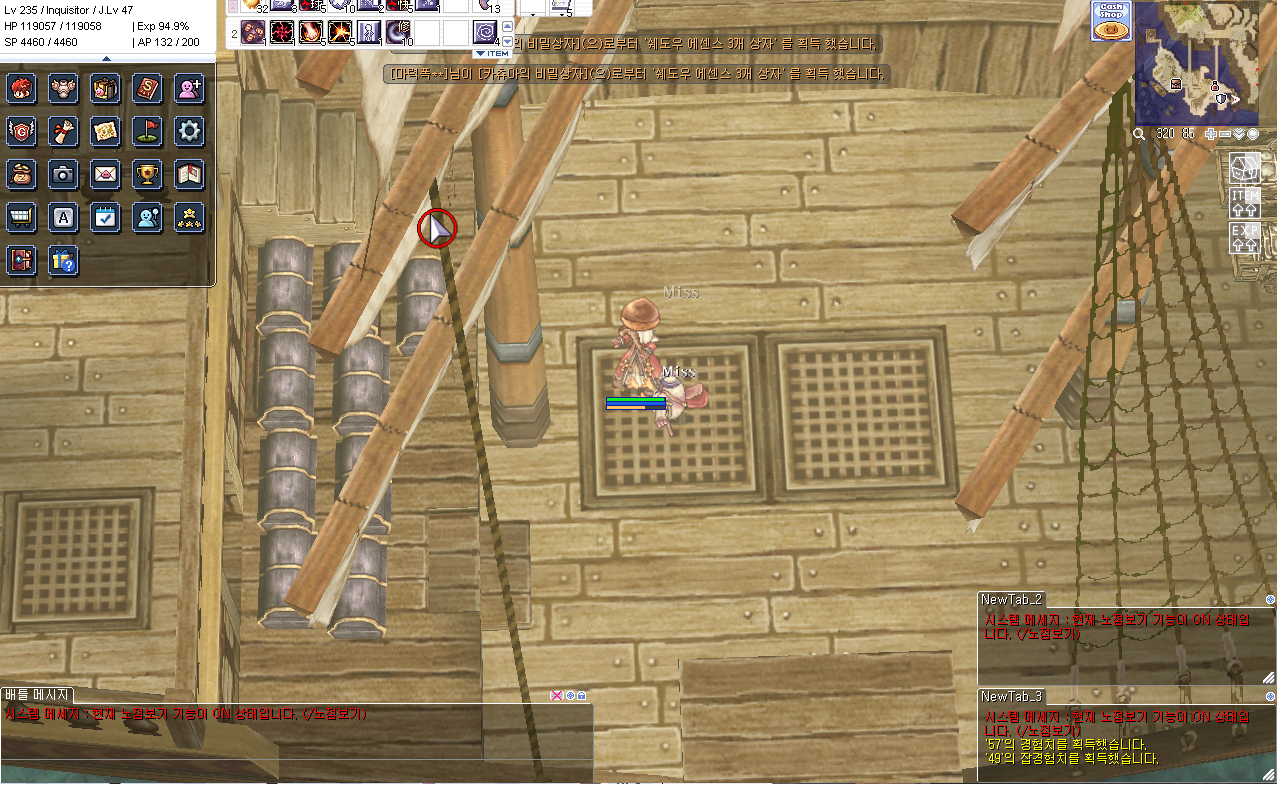Screen dimensions: 1280x790
Task: Click the minimap
Action: [x=1196, y=62]
